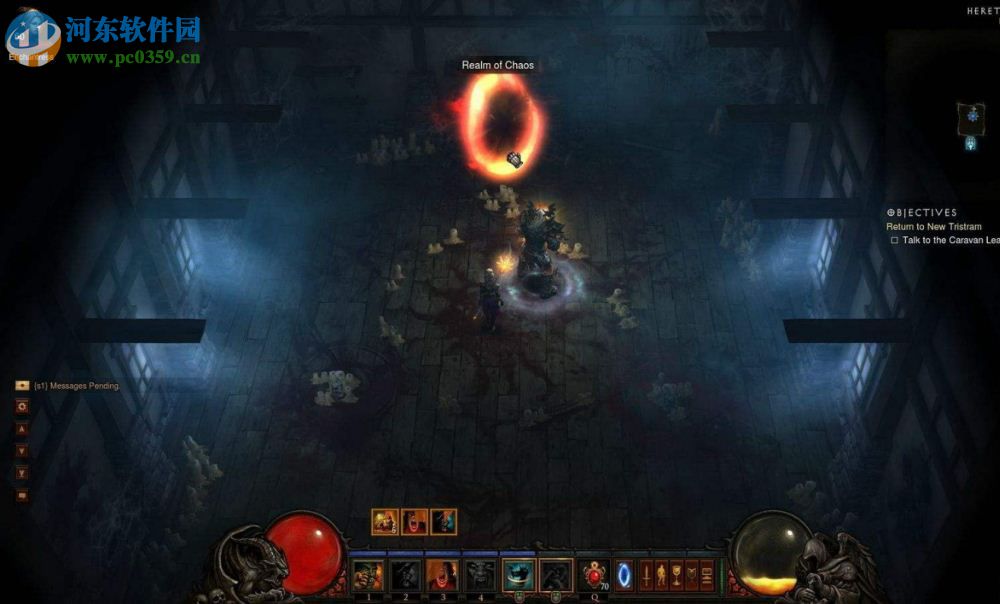1000x604 pixels.
Task: Open the chat speech bubble button
Action: [x=22, y=495]
